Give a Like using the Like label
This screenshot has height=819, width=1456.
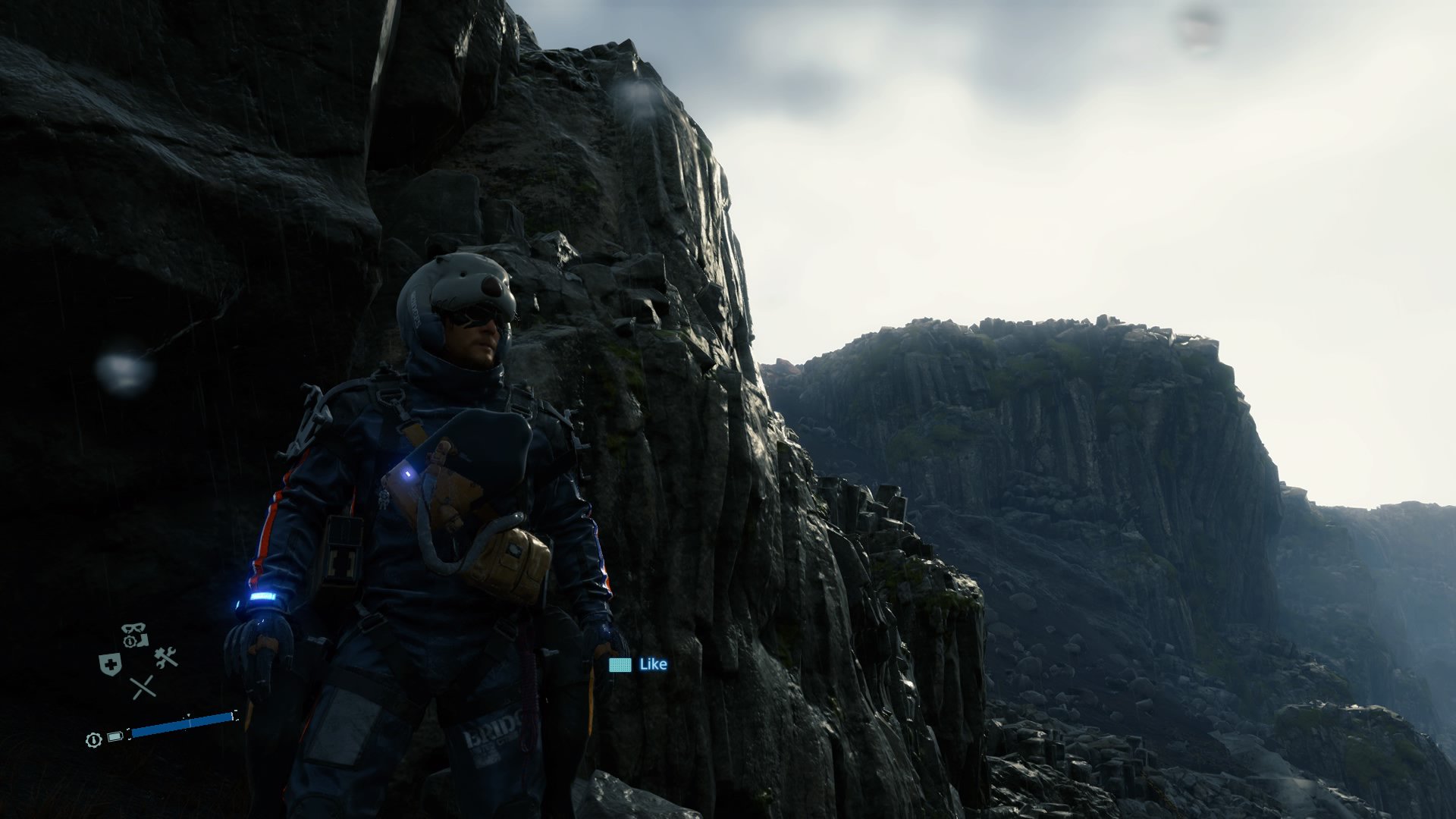pos(652,664)
